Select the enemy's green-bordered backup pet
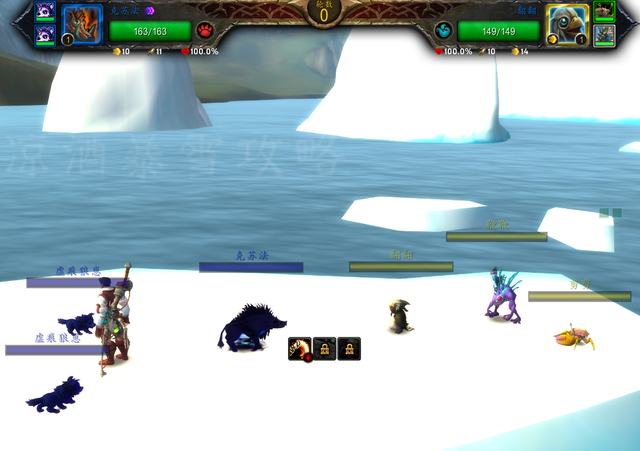 604,11
